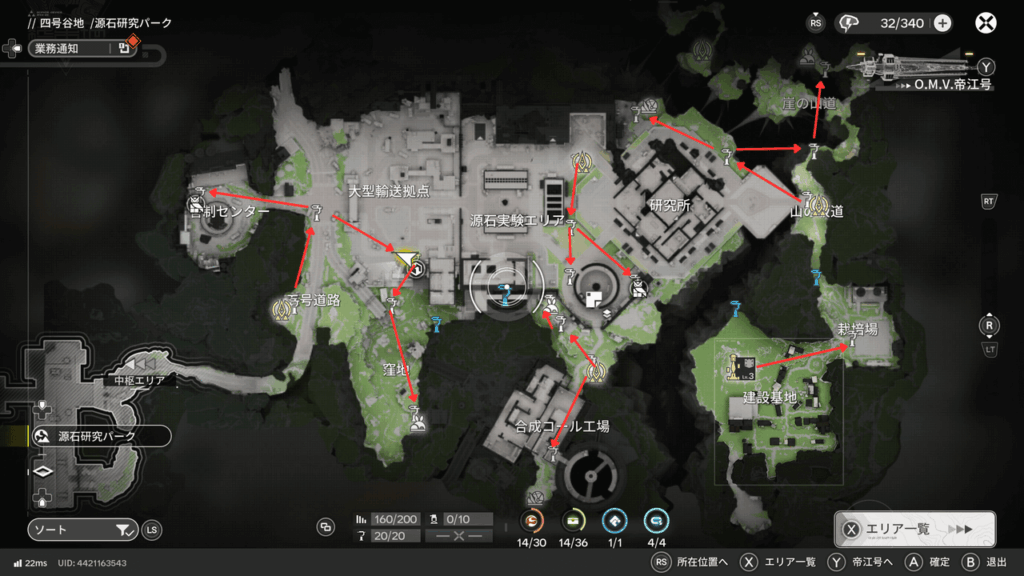1024x576 pixels.
Task: Open the ソート marker filter
Action: [x=82, y=529]
